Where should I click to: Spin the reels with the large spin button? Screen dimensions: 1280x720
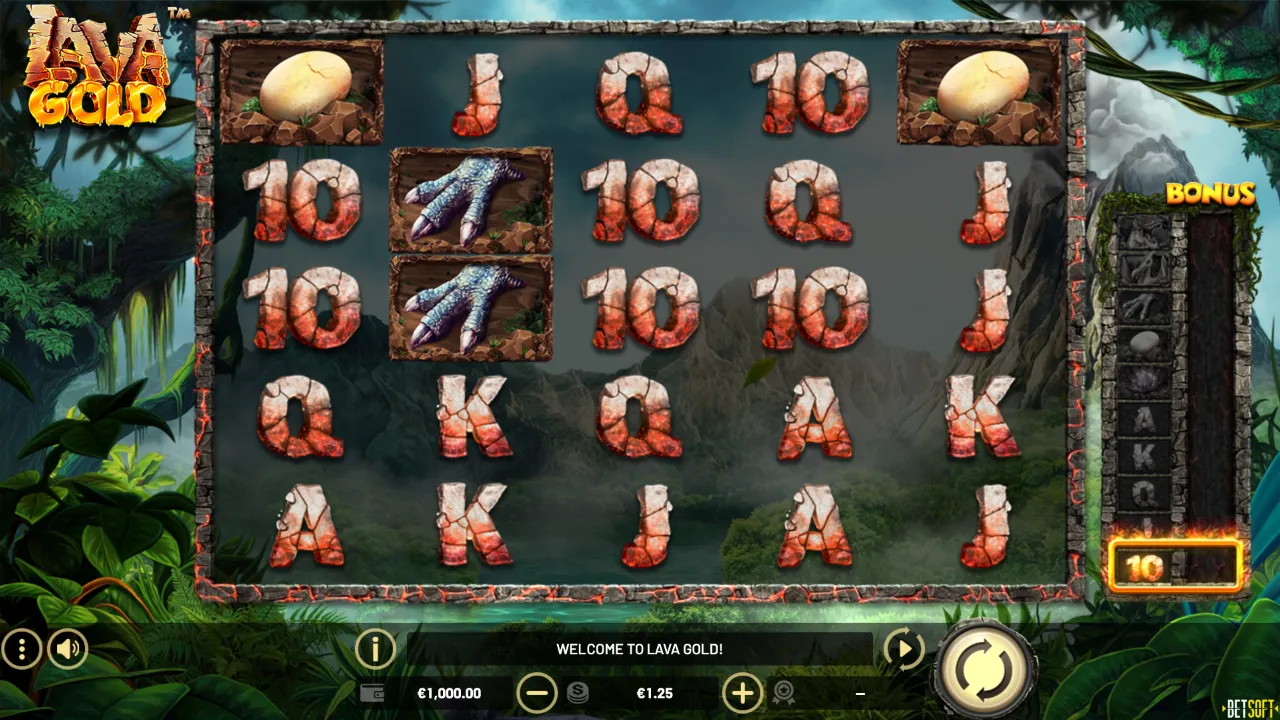pyautogui.click(x=984, y=668)
